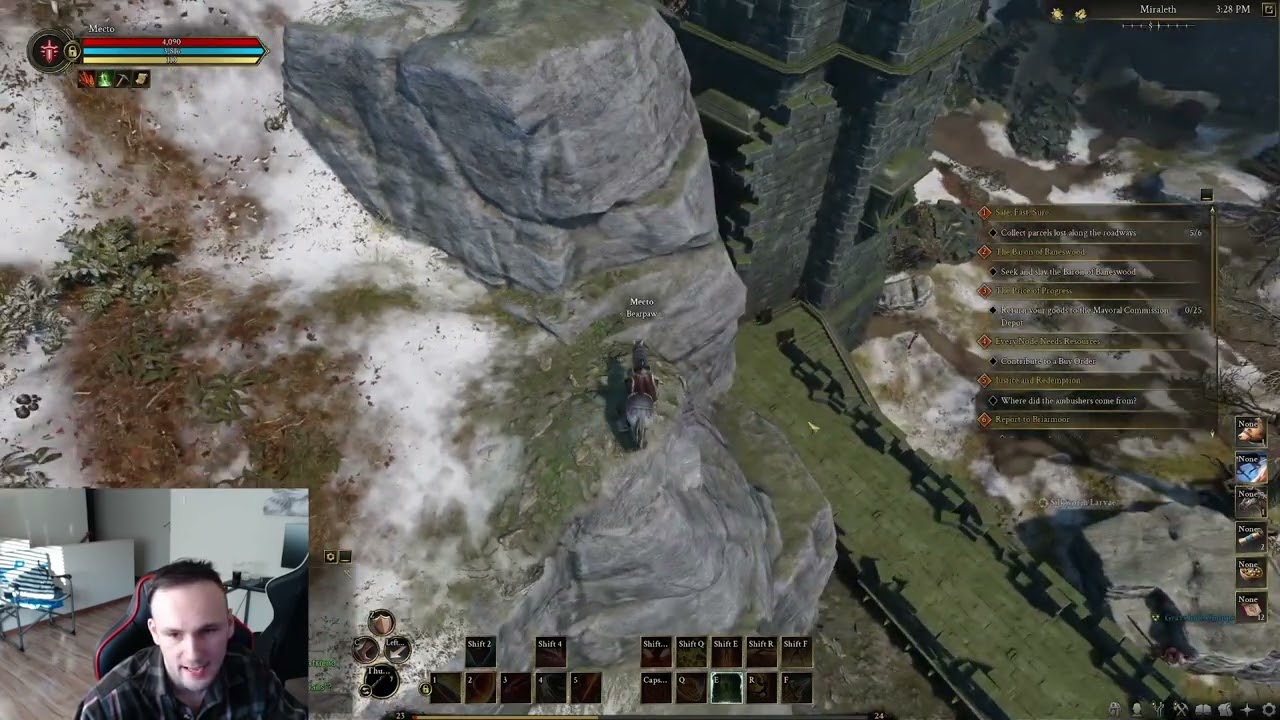1280x720 pixels.
Task: Toggle the hotbar lock padlock icon
Action: click(426, 688)
